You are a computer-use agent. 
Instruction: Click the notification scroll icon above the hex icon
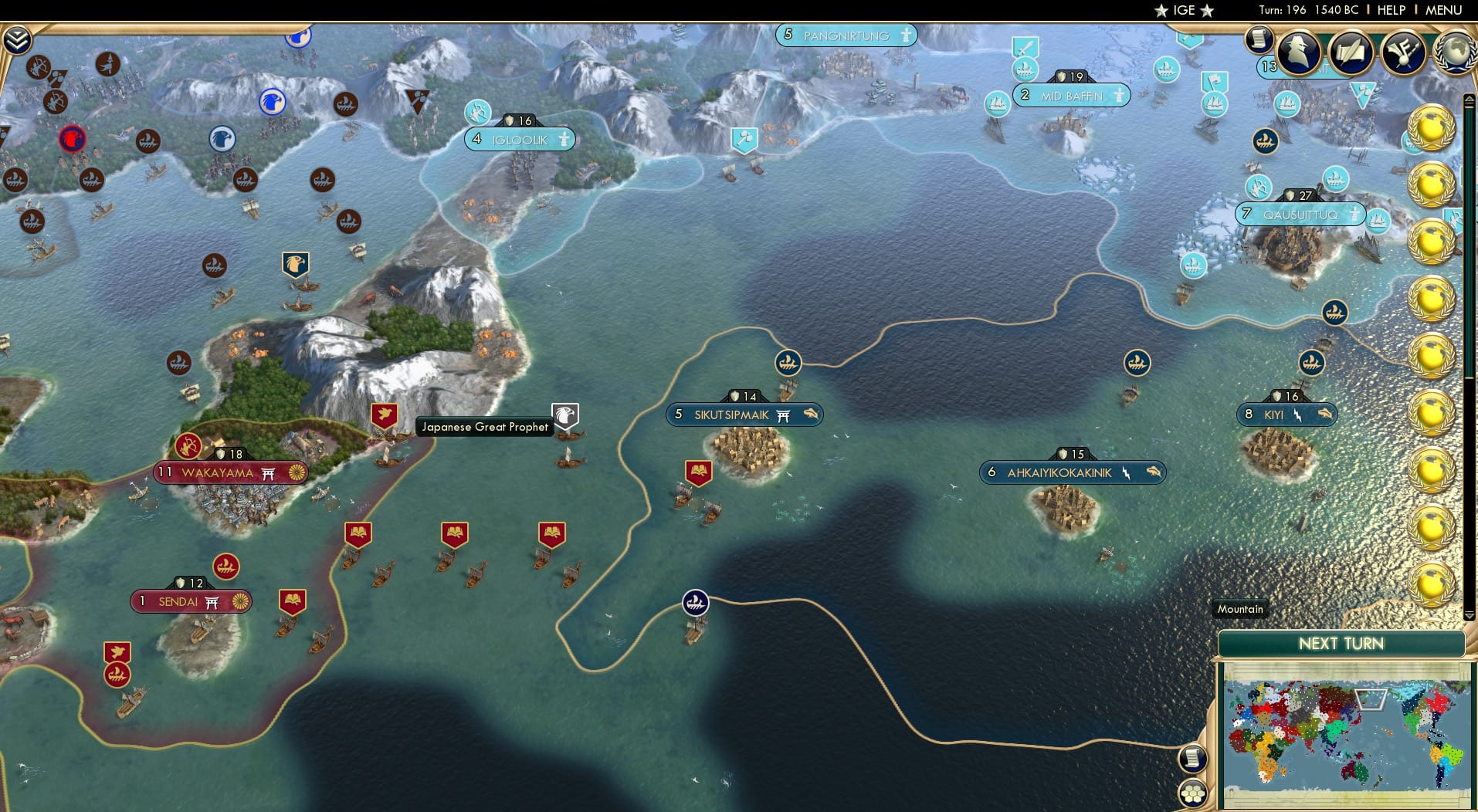click(1193, 759)
